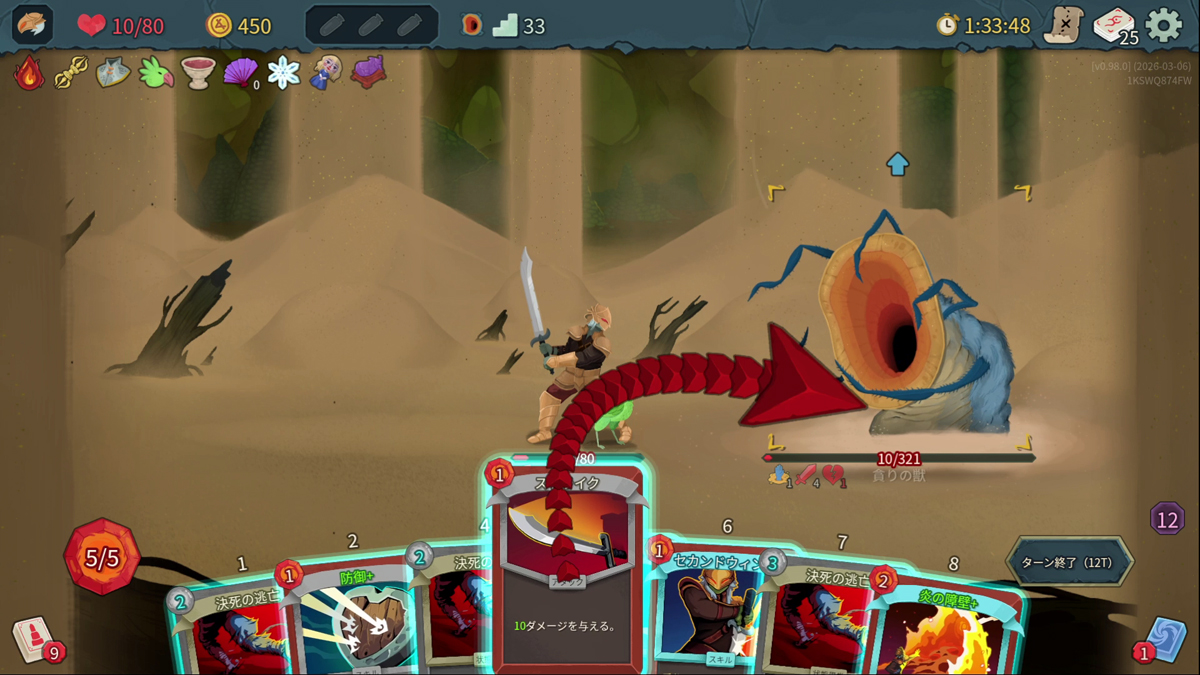Open the discard pile showing 1 card
Image resolution: width=1200 pixels, height=675 pixels.
(x=1166, y=638)
